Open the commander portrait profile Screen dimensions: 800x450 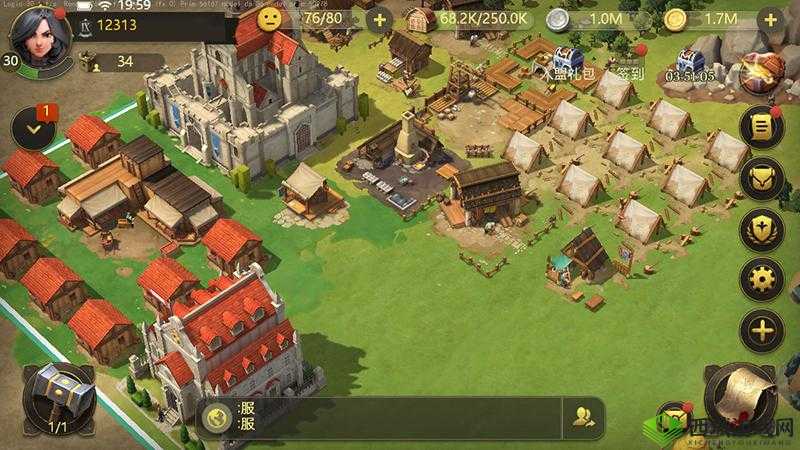[38, 35]
